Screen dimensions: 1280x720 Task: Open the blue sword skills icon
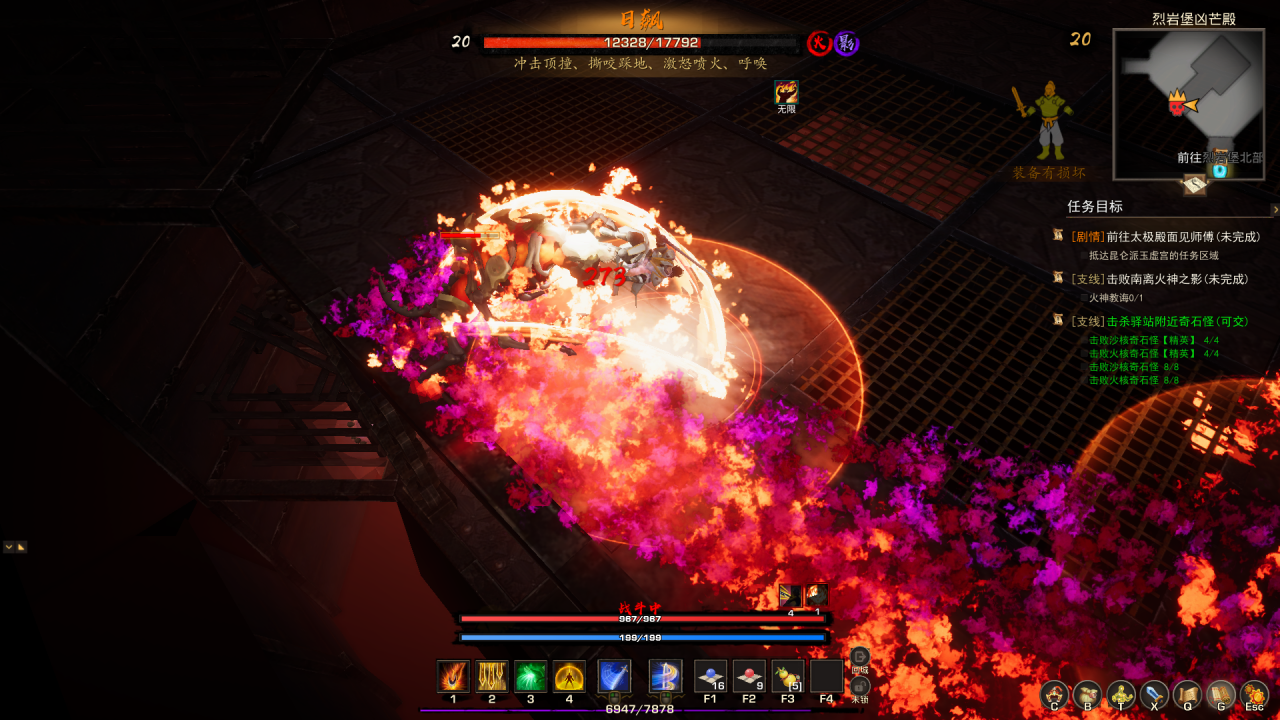point(1154,694)
